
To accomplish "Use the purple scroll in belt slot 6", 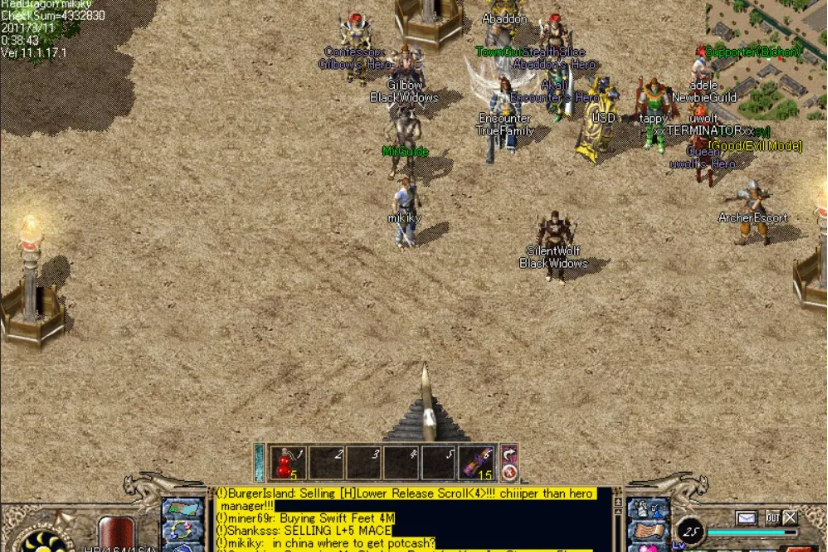I will 478,463.
